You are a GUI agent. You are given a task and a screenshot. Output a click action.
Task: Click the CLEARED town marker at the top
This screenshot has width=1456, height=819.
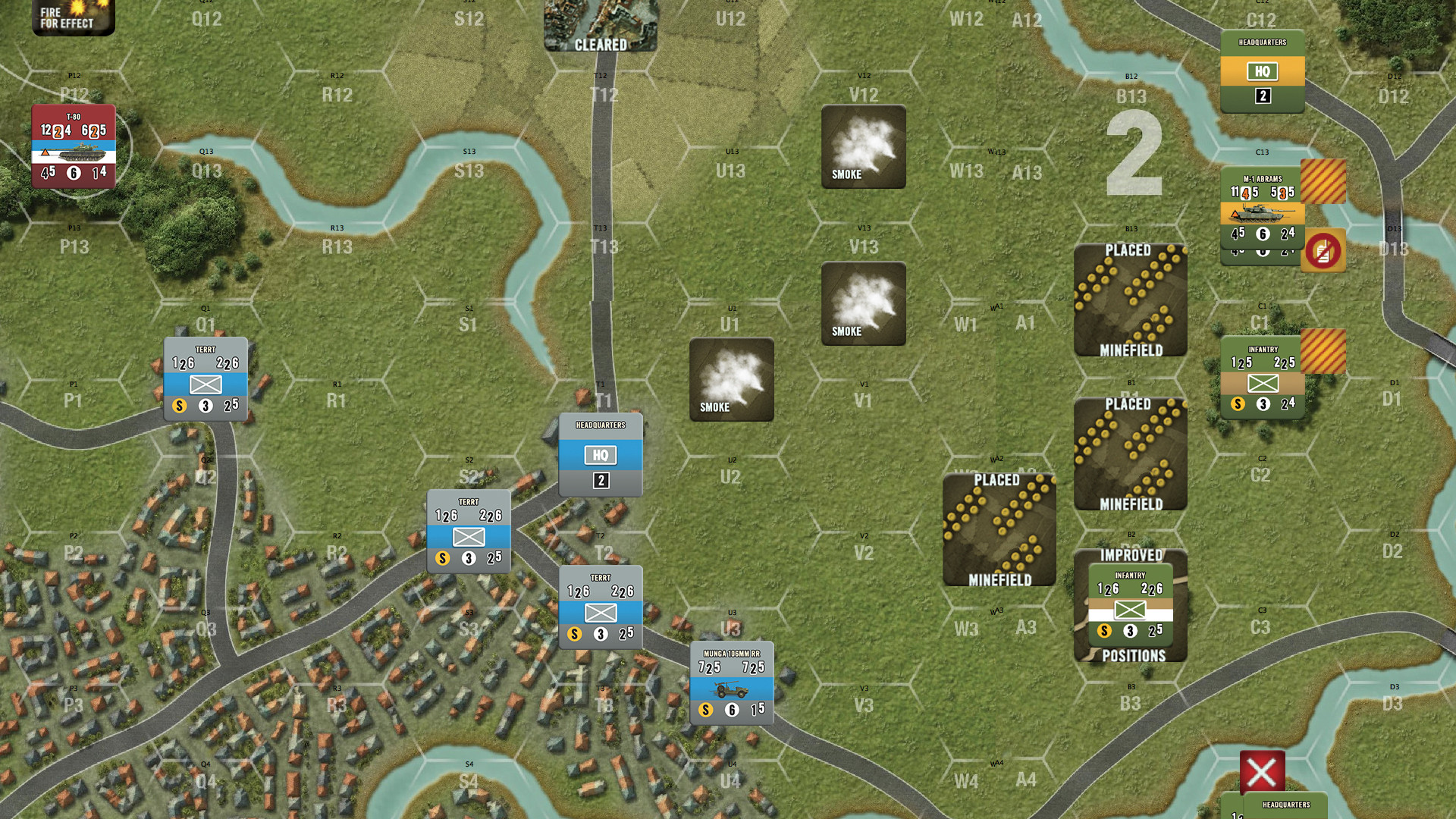tap(600, 27)
